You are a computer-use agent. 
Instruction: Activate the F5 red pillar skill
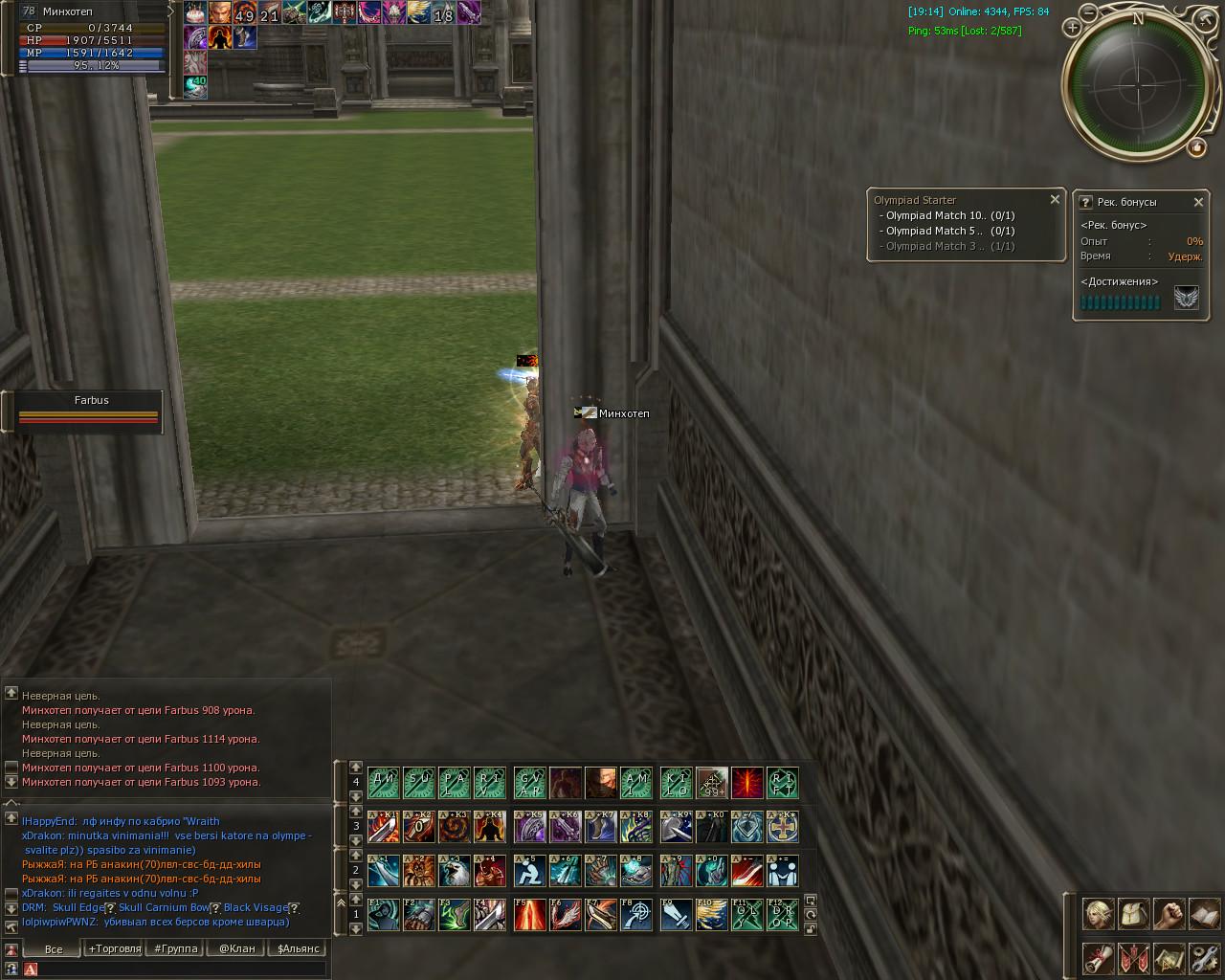tap(530, 914)
